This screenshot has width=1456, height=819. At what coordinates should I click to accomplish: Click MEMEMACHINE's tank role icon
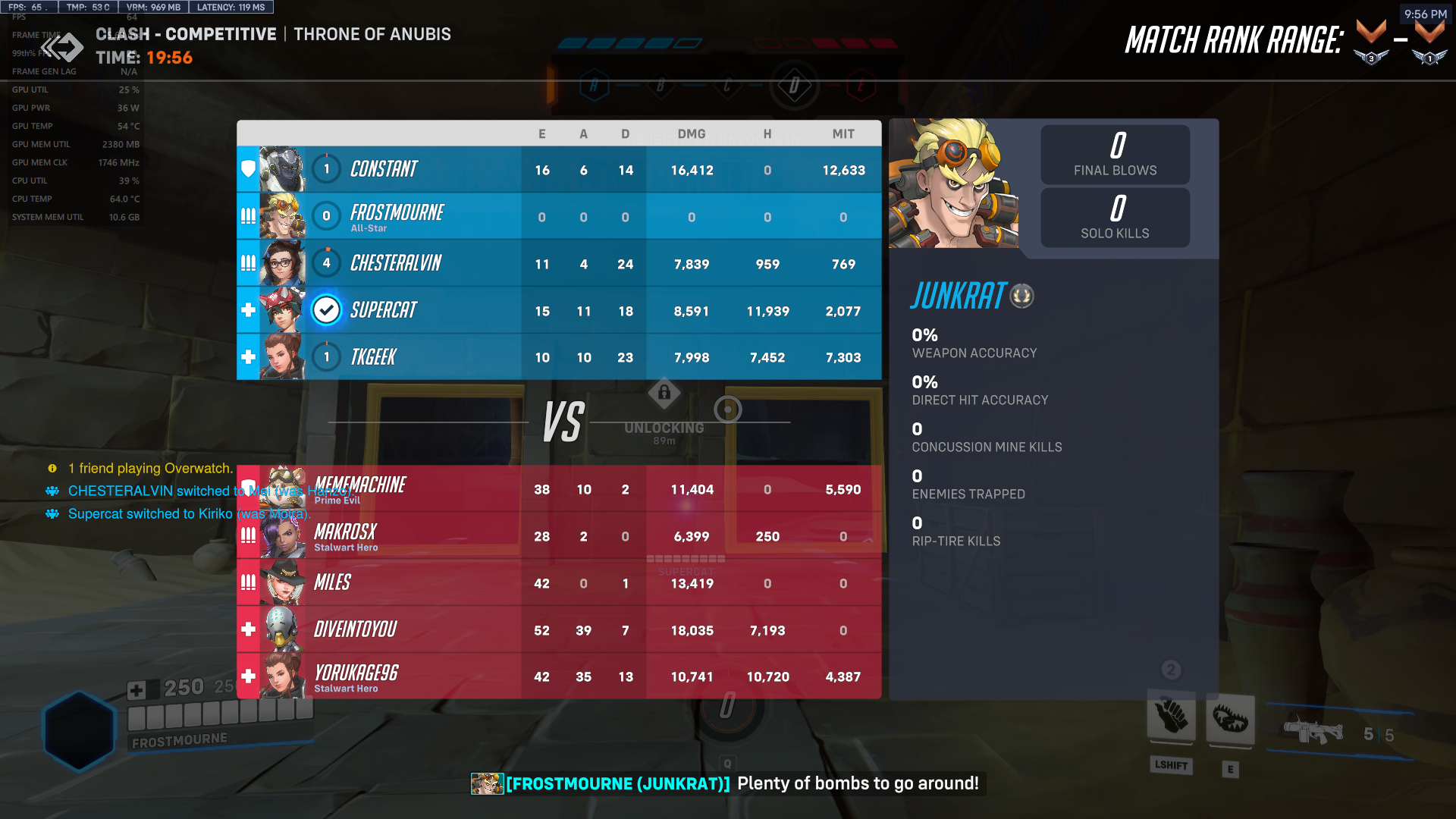point(247,489)
